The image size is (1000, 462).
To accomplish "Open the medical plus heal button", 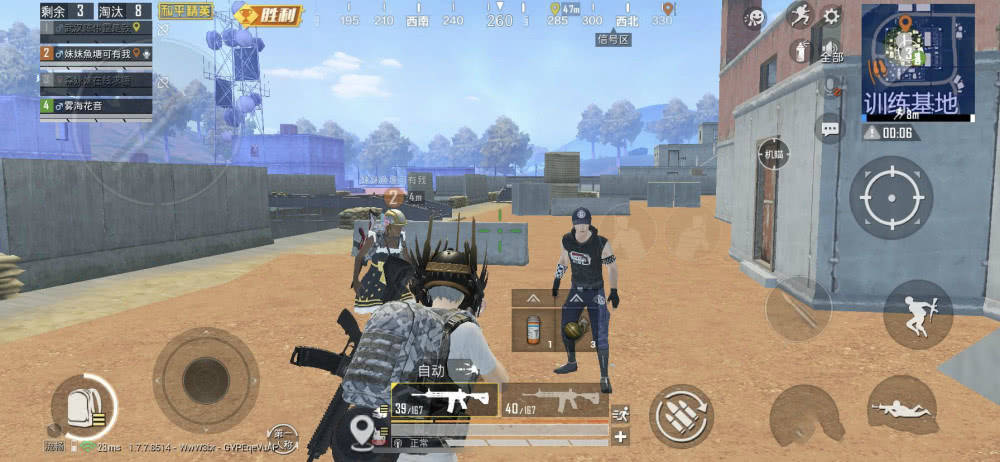I will [x=621, y=437].
